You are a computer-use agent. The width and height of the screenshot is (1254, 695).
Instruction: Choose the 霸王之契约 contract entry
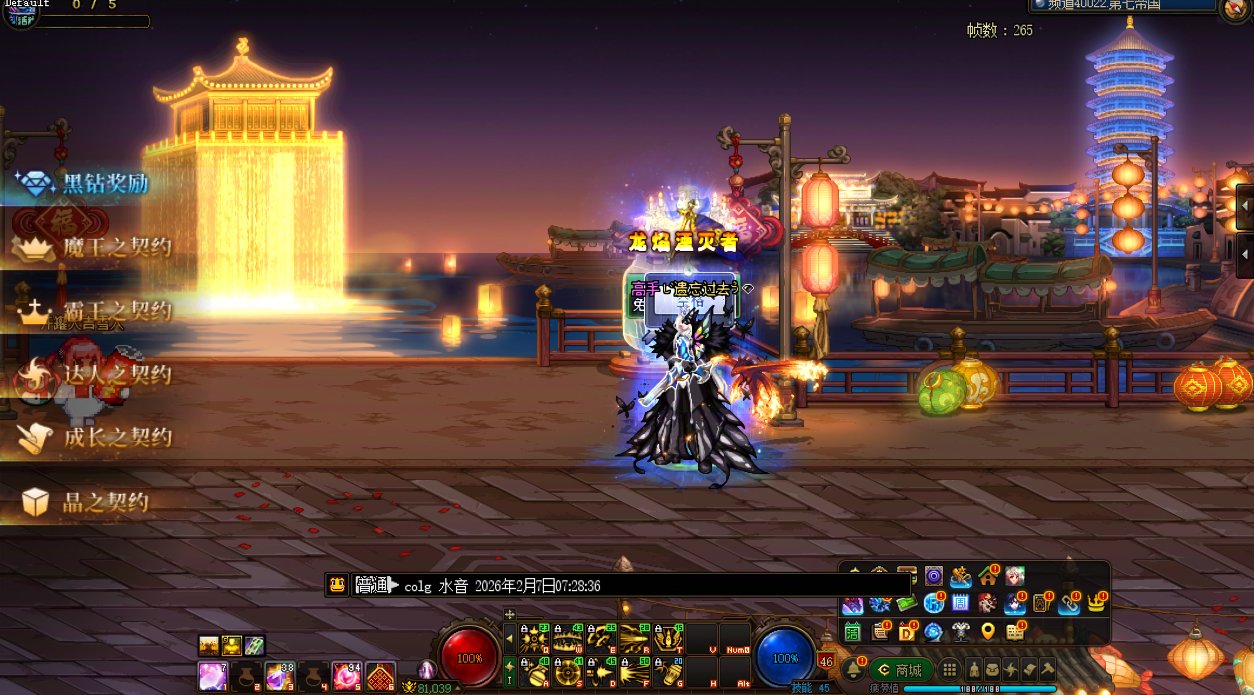94,311
